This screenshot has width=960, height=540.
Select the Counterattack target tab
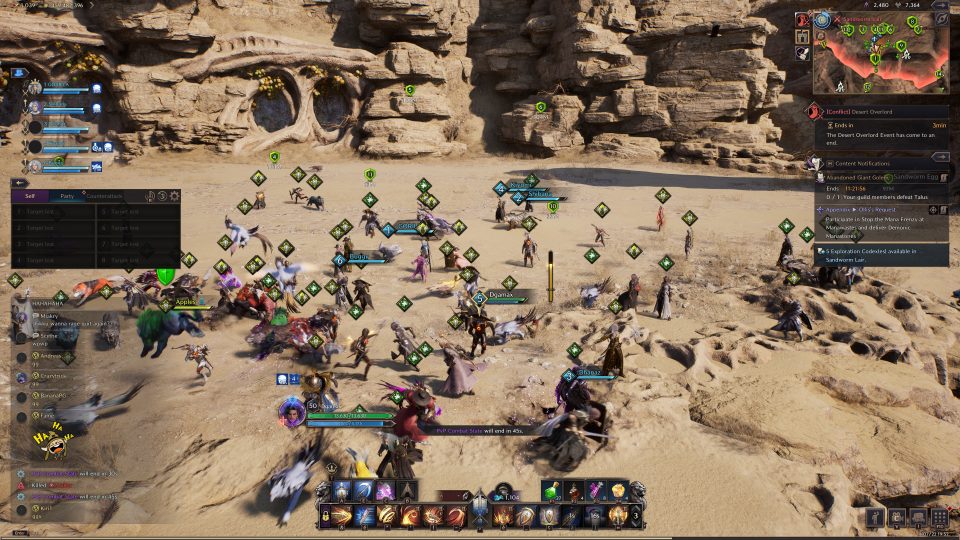click(103, 196)
